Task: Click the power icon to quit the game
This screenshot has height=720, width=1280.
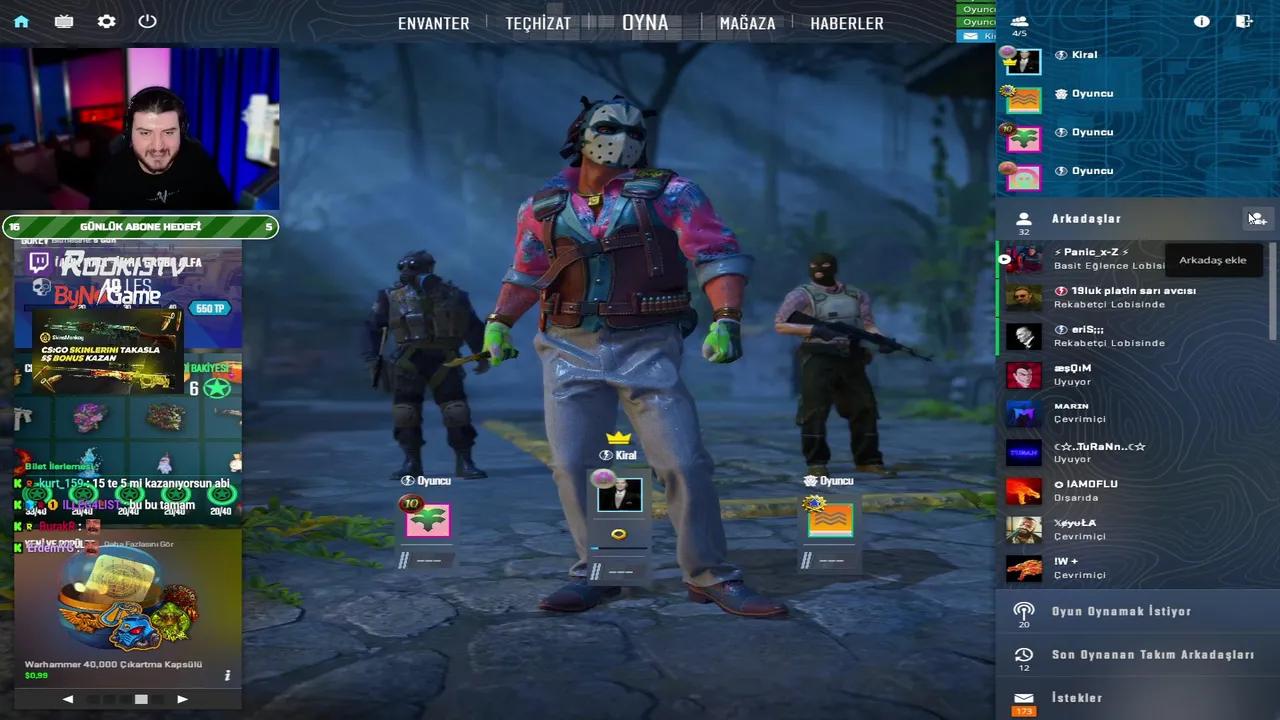Action: (147, 20)
